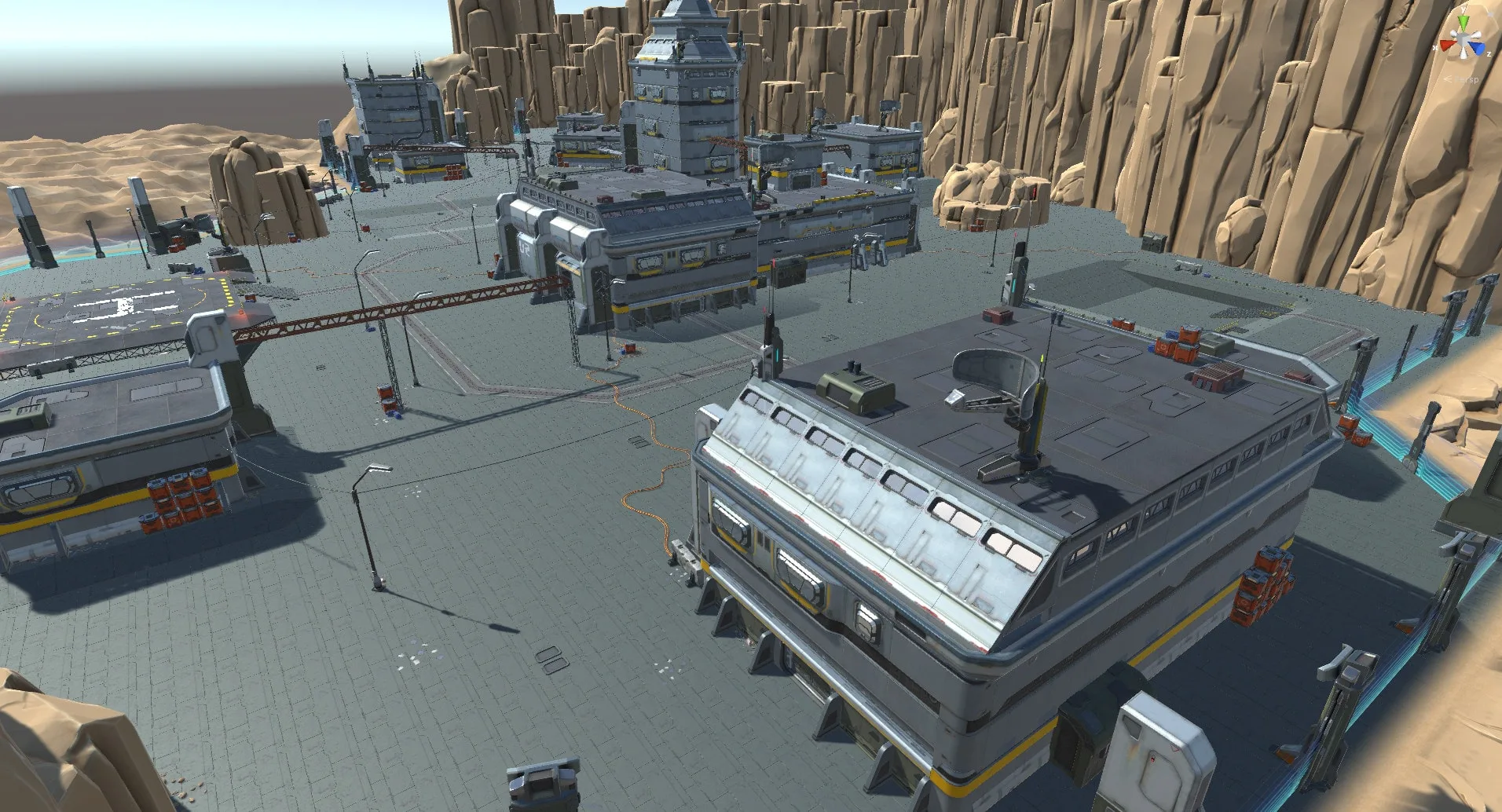Select the green Y axis cone on scene gizmo
Image resolution: width=1502 pixels, height=812 pixels.
pyautogui.click(x=1463, y=21)
